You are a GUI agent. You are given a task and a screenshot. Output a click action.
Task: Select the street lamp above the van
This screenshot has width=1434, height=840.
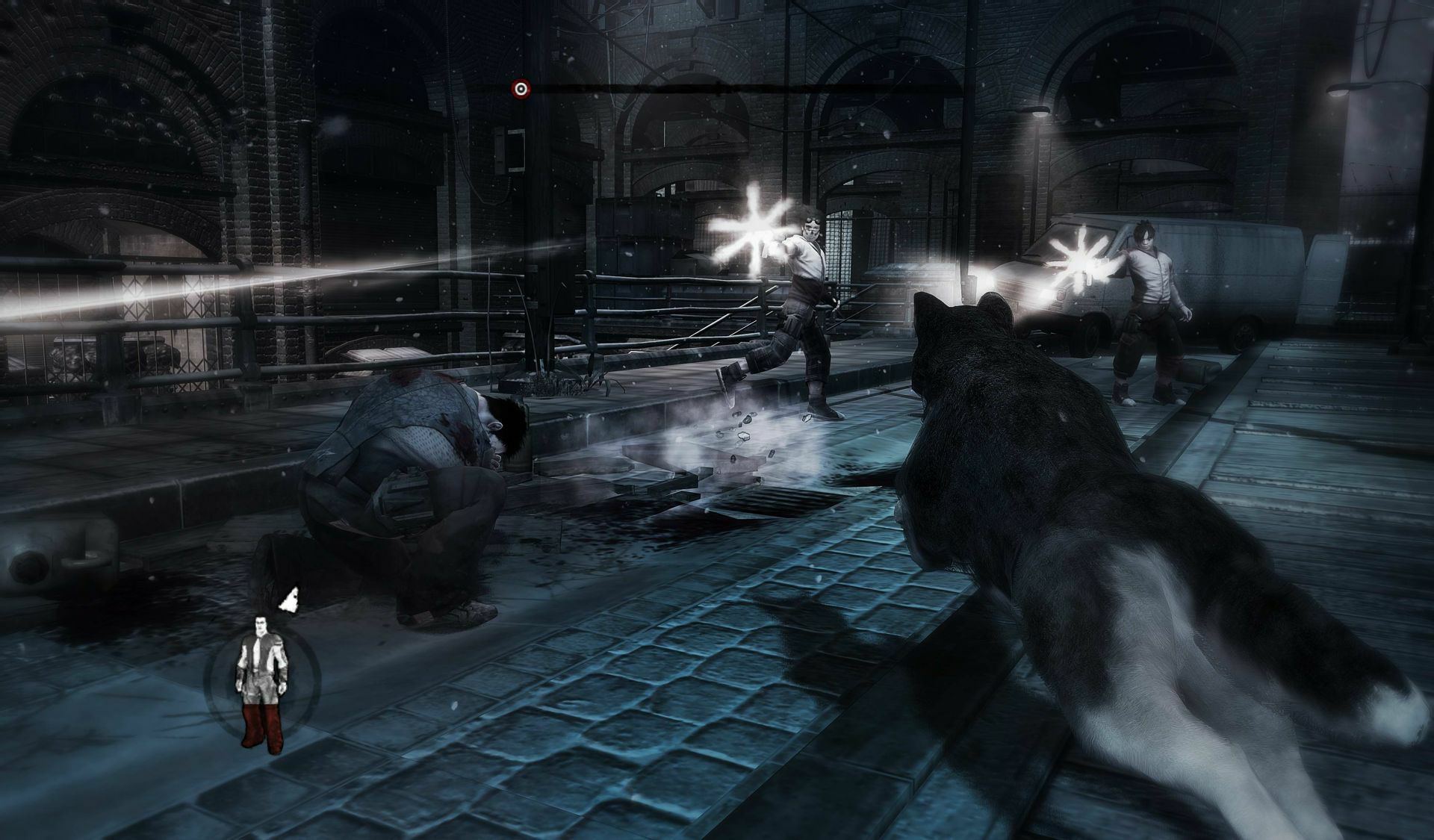pyautogui.click(x=1038, y=112)
